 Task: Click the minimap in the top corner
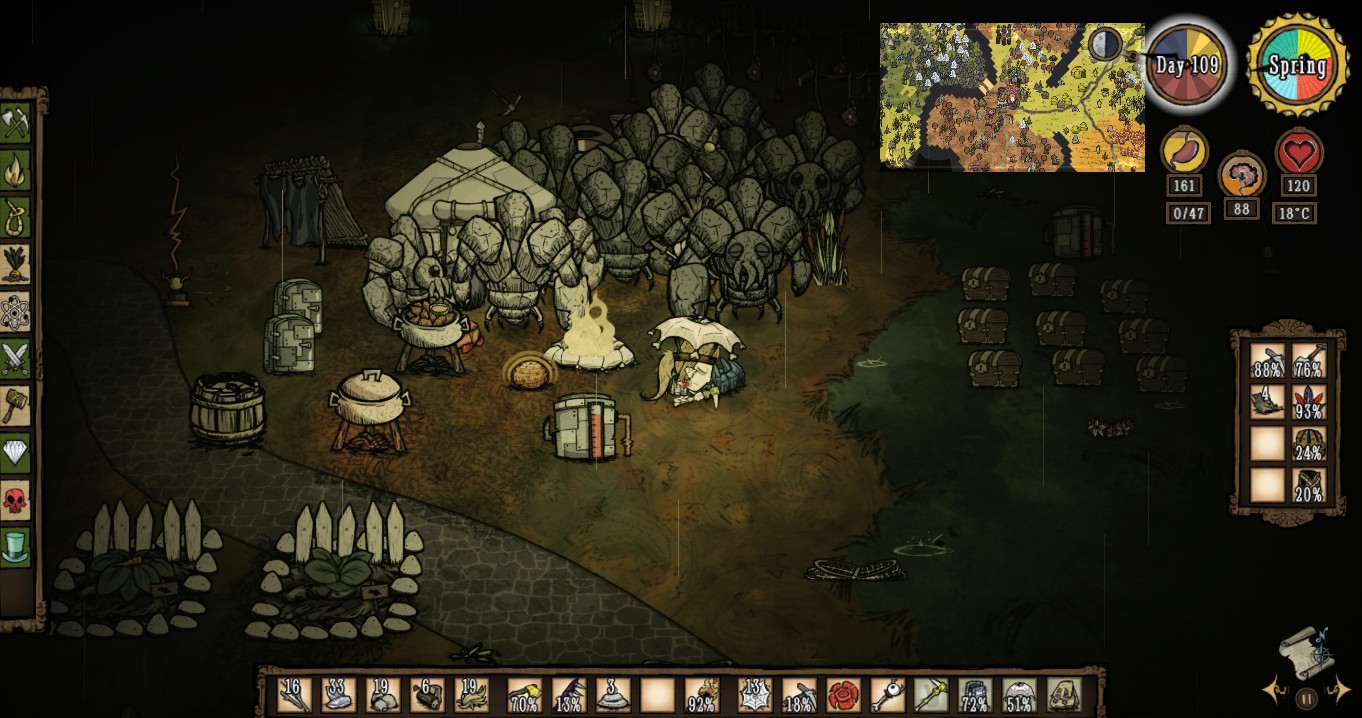[x=1011, y=97]
